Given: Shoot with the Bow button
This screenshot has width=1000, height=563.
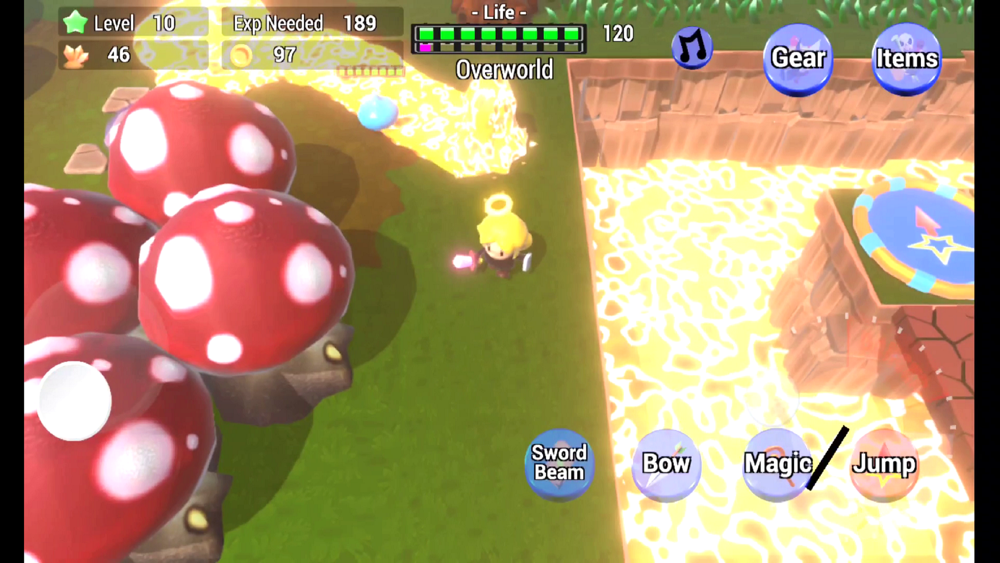Looking at the screenshot, I should [666, 464].
